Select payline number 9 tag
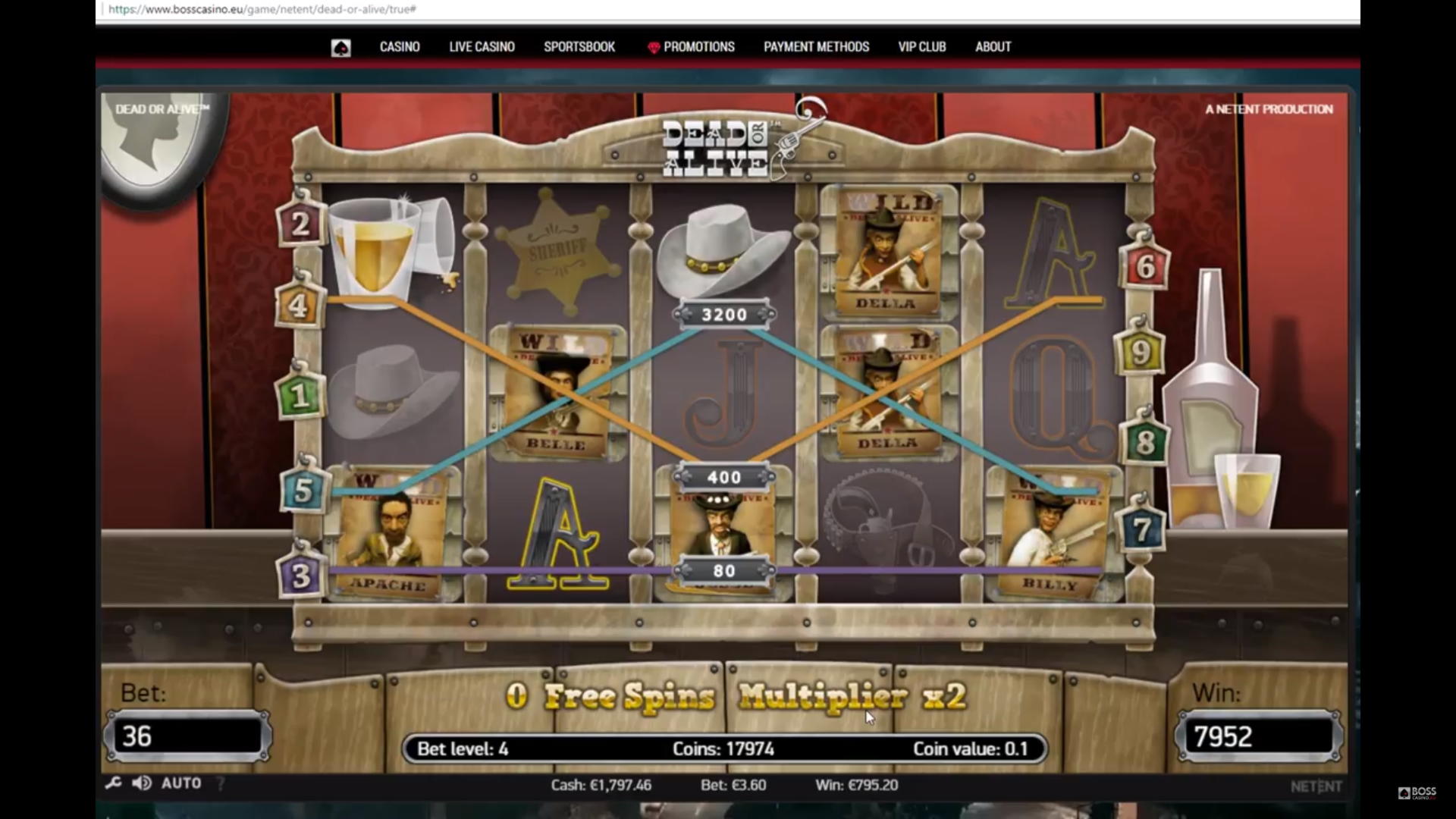Viewport: 1456px width, 819px height. coord(1140,353)
